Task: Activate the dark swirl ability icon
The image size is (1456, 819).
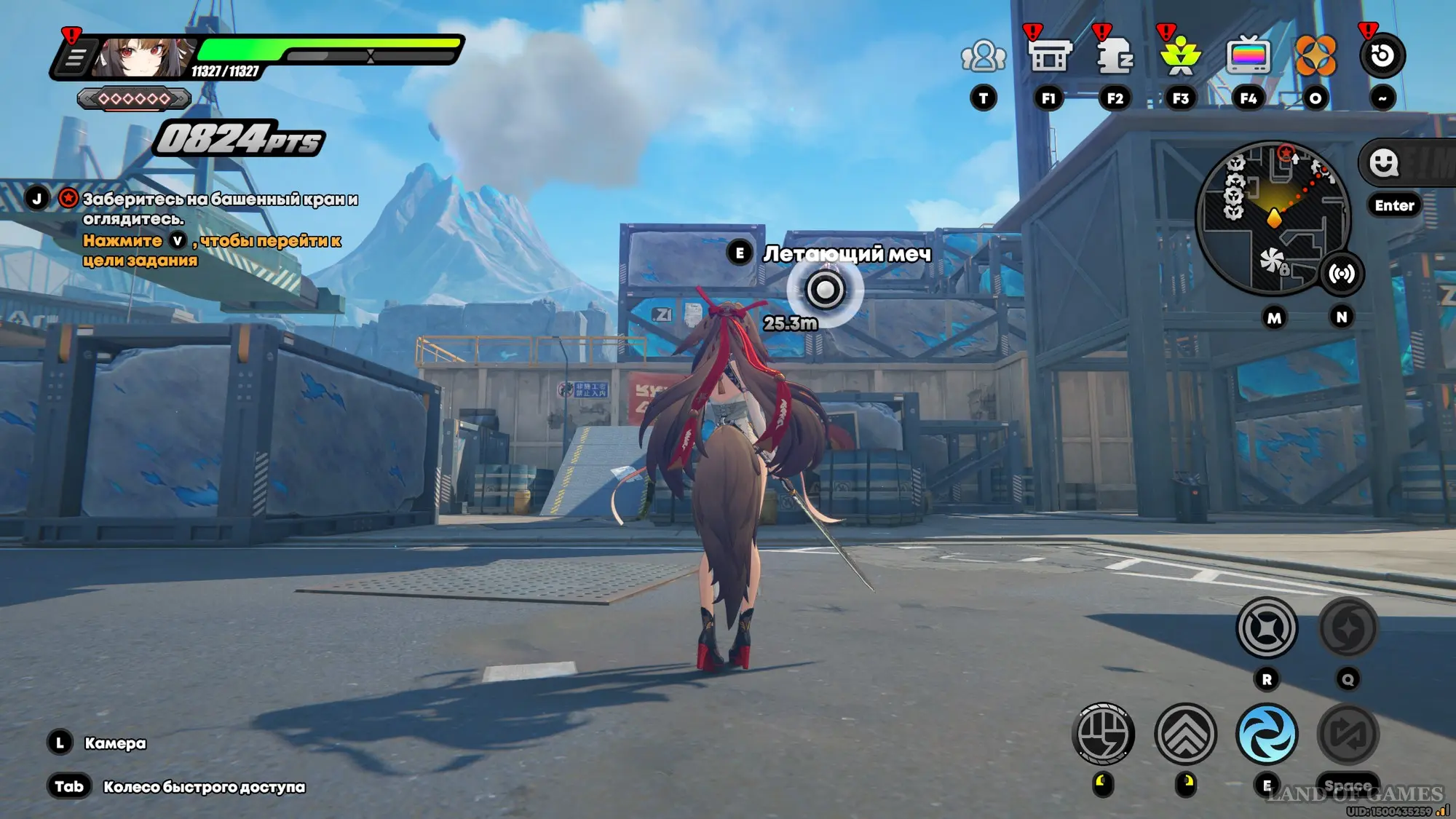Action: pos(1348,628)
